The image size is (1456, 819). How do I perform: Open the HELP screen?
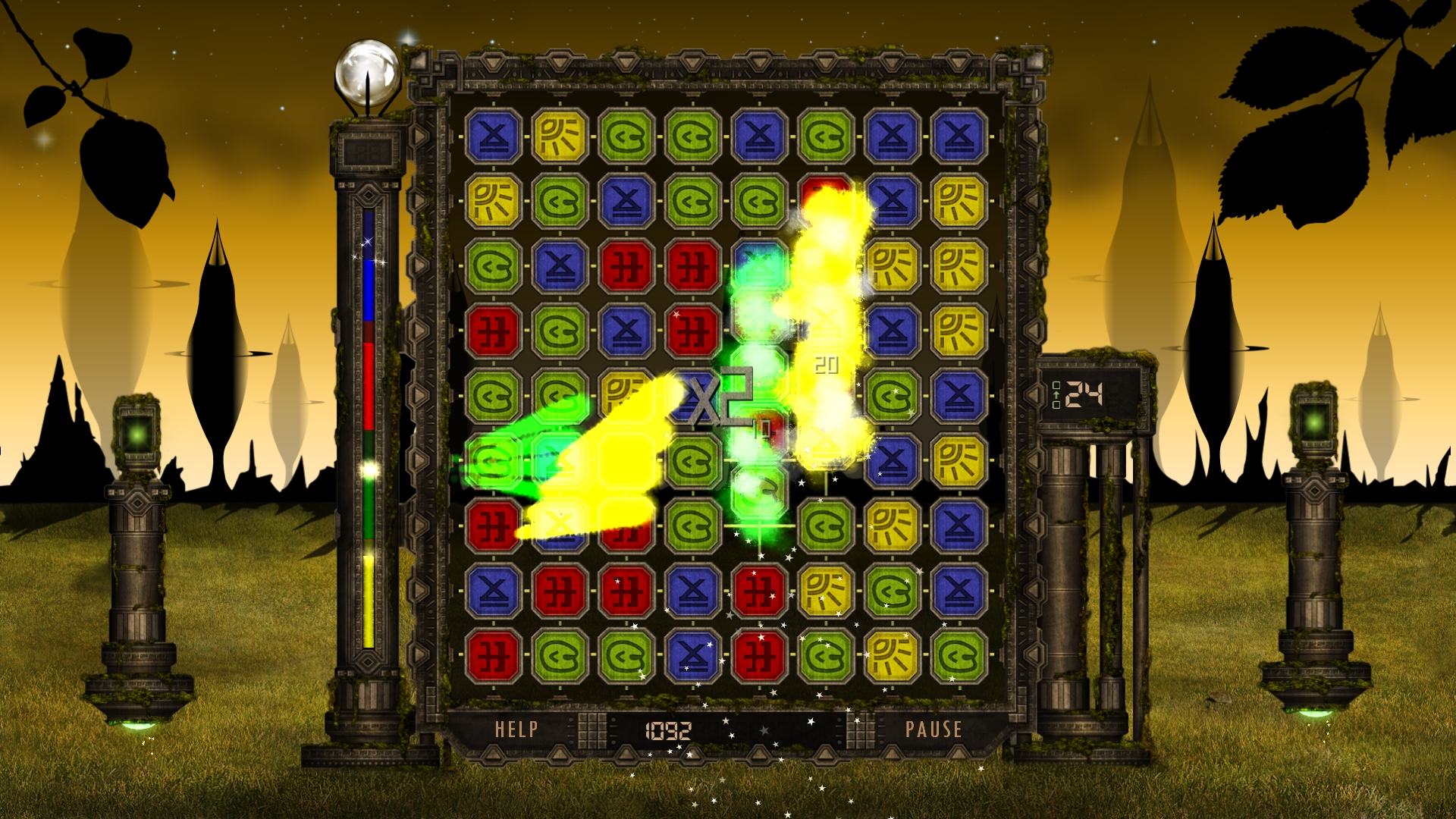pyautogui.click(x=516, y=730)
